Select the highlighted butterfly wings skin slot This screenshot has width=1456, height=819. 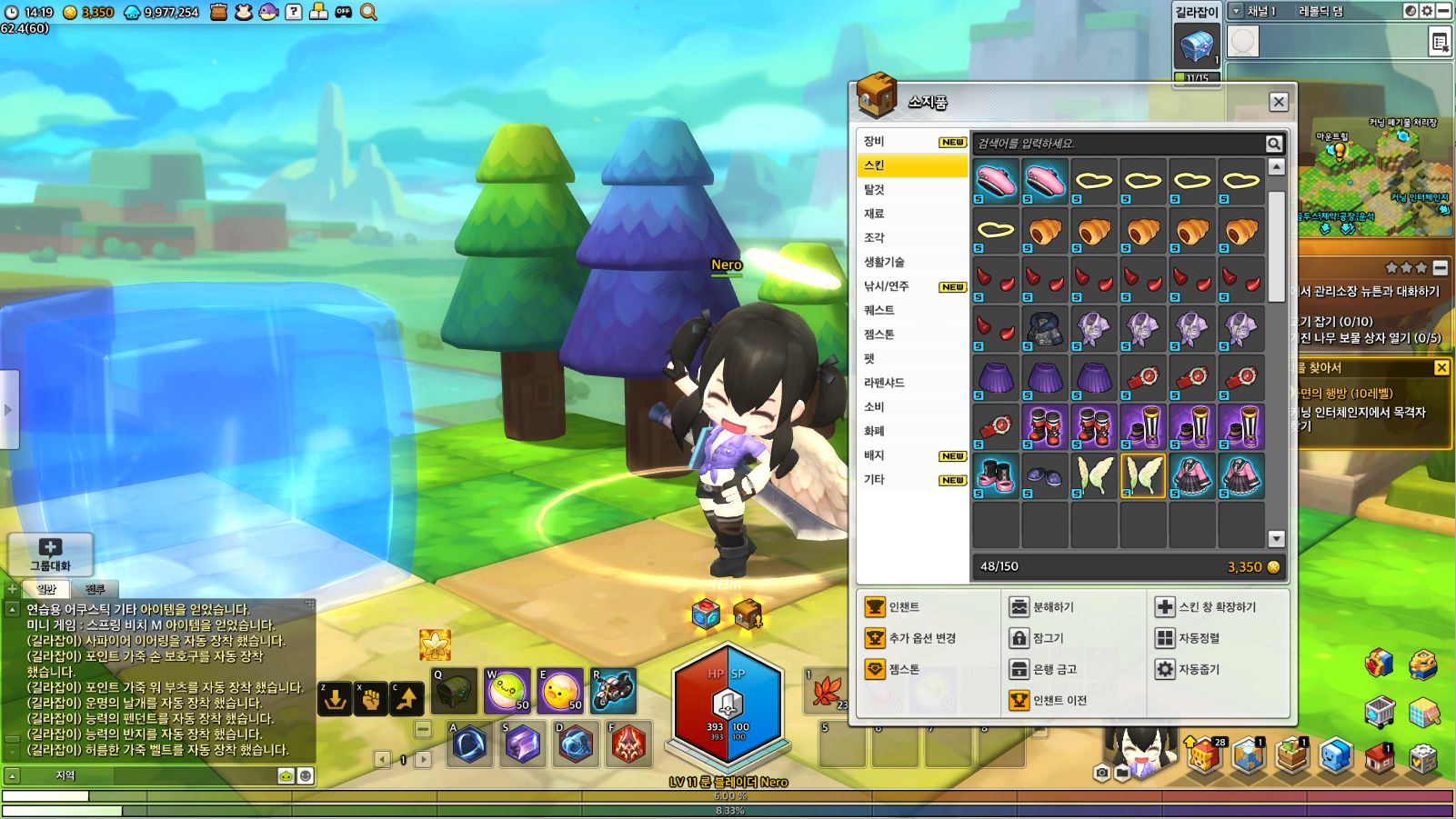[1143, 475]
